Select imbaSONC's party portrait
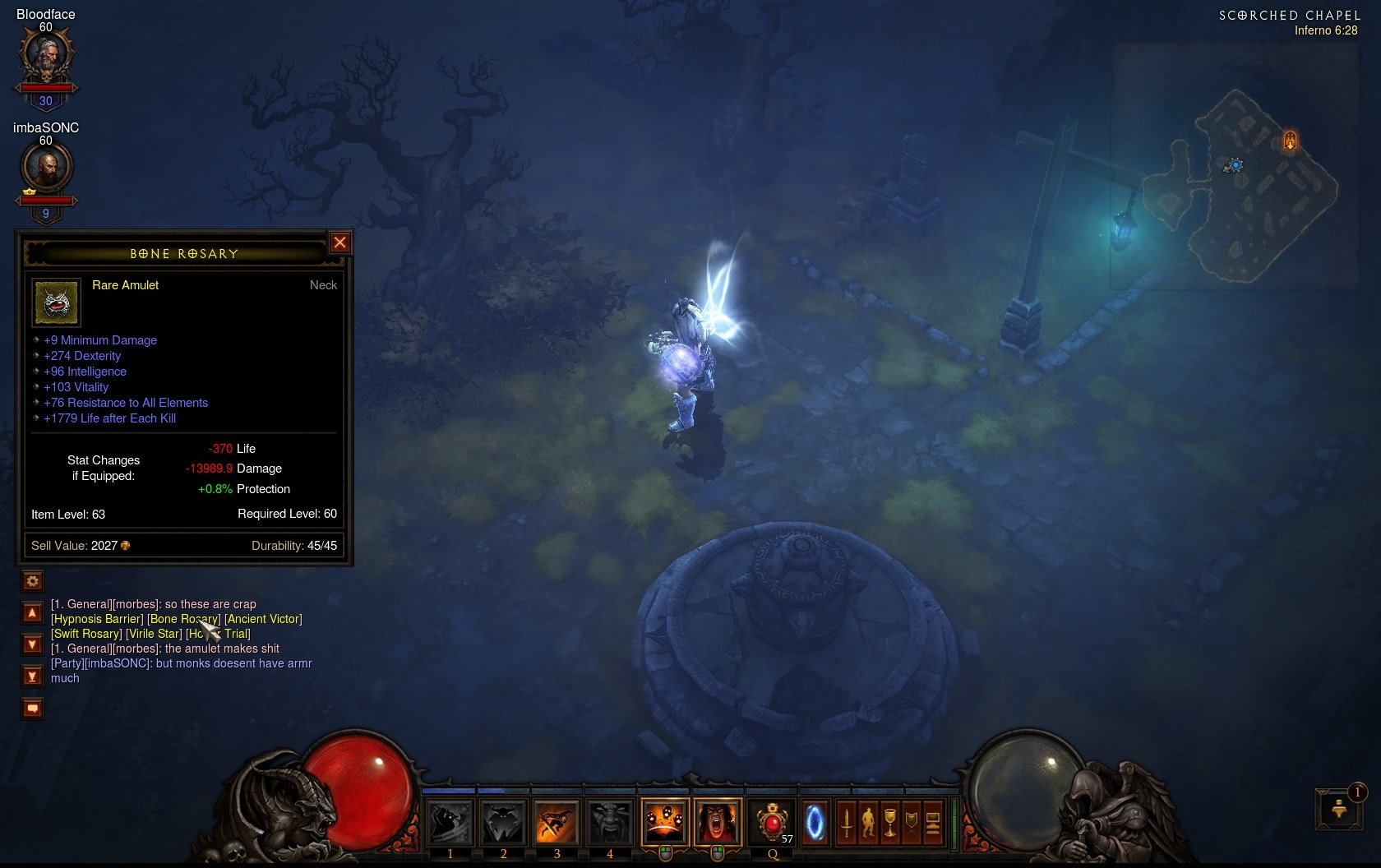 46,168
